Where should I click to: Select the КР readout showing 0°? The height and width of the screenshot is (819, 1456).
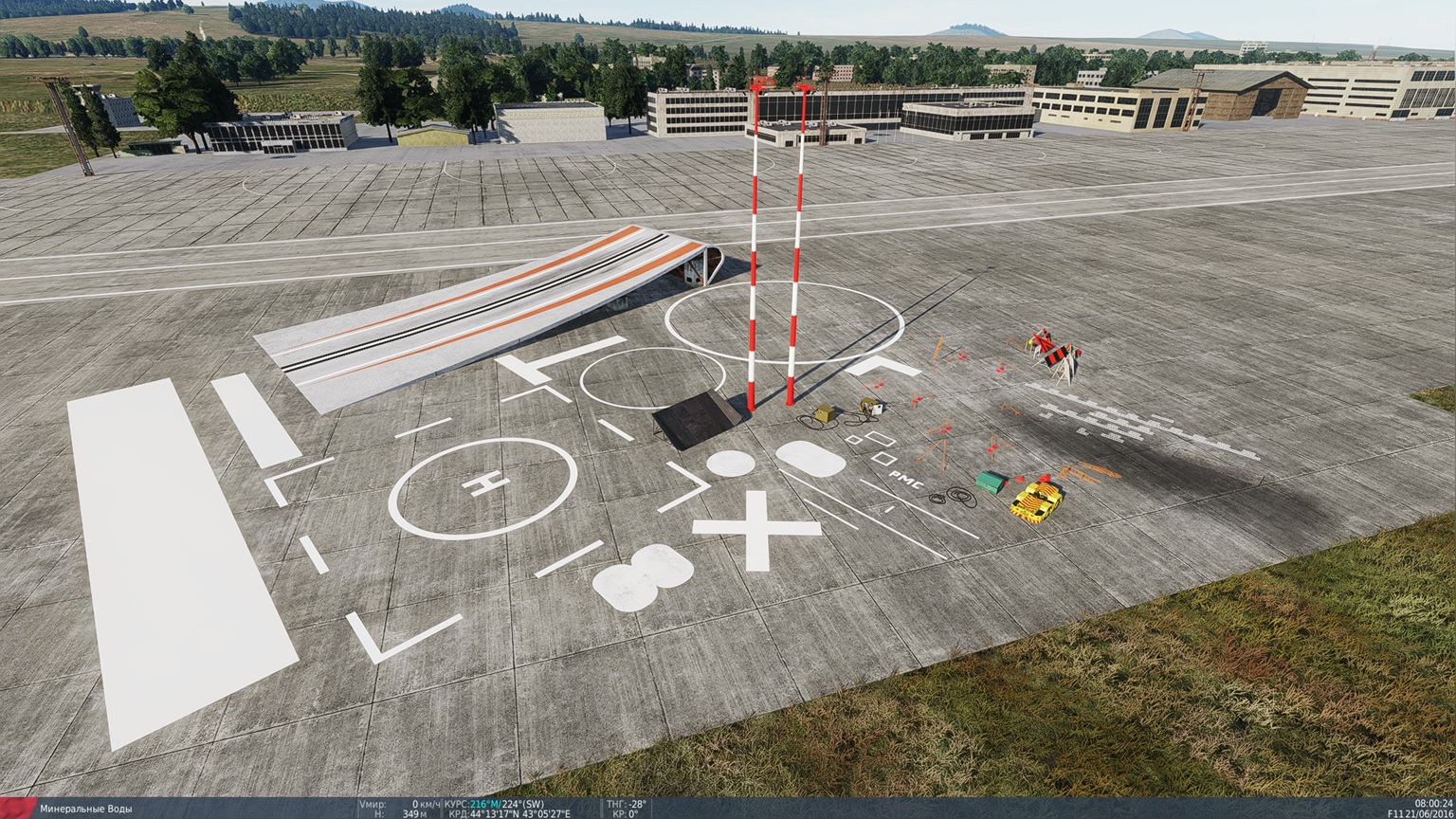pos(626,811)
